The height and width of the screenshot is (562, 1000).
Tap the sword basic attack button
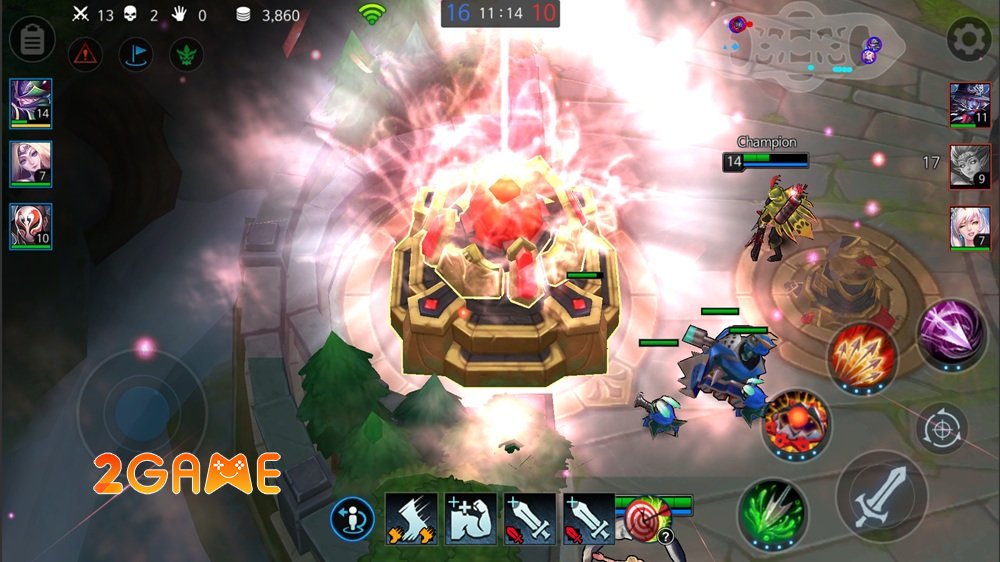point(881,497)
